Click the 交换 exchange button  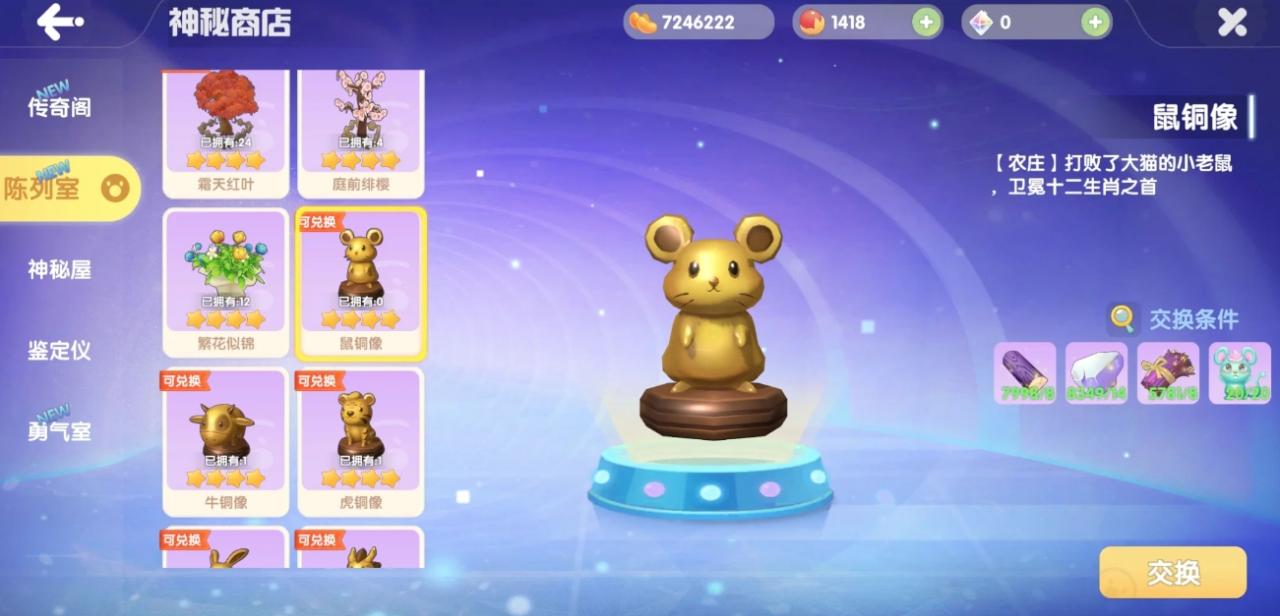click(x=1172, y=572)
